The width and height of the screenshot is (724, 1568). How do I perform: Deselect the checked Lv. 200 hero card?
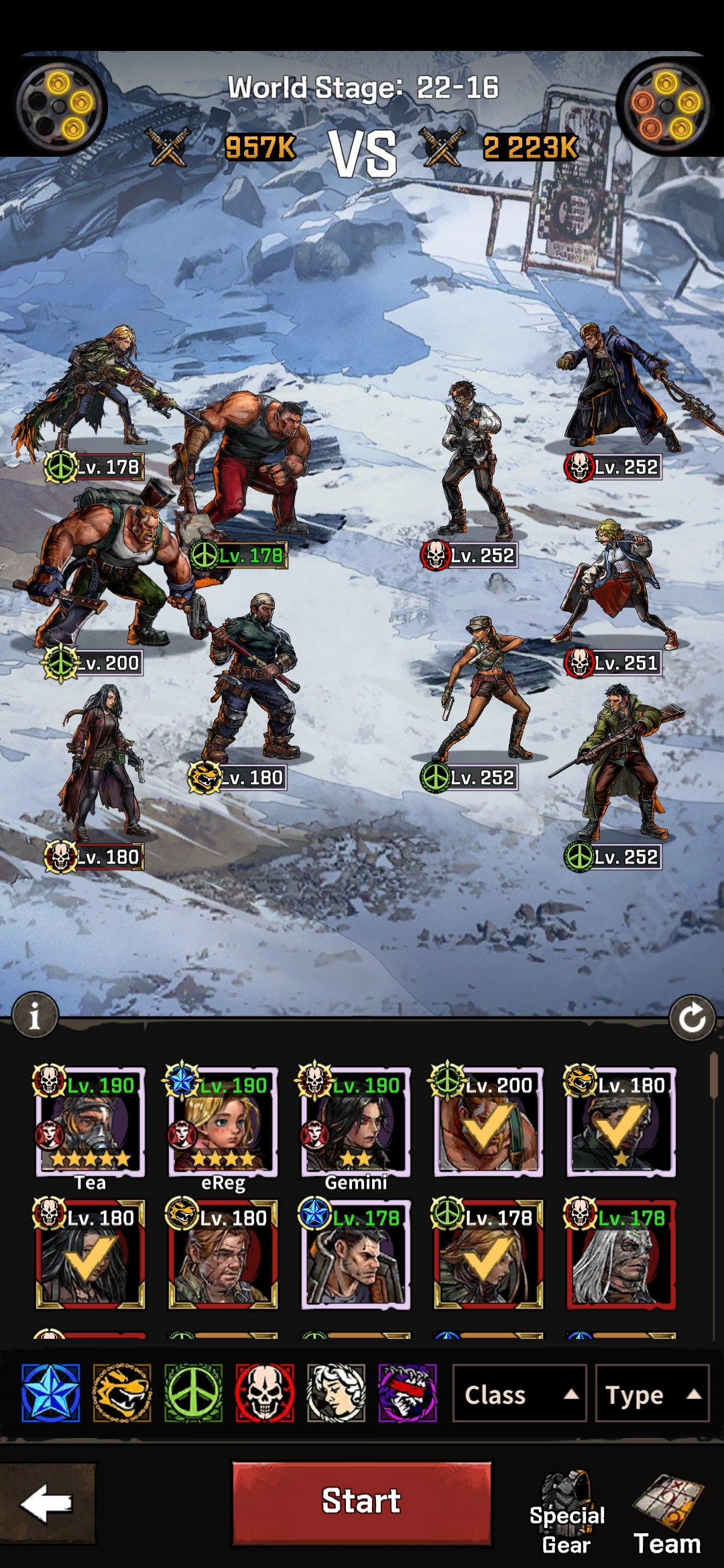coord(489,1122)
